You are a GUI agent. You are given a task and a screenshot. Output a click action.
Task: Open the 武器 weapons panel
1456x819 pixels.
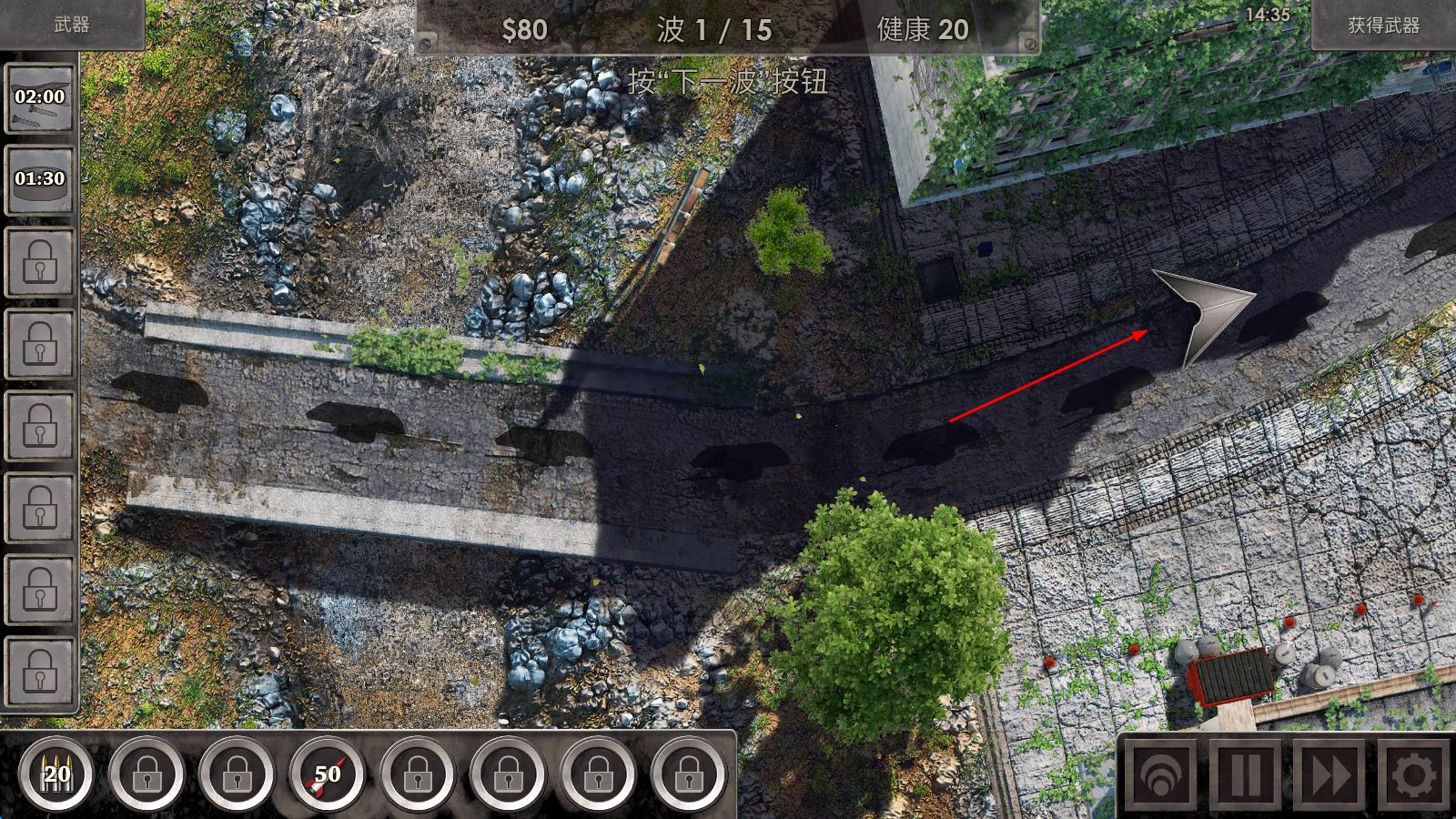71,25
